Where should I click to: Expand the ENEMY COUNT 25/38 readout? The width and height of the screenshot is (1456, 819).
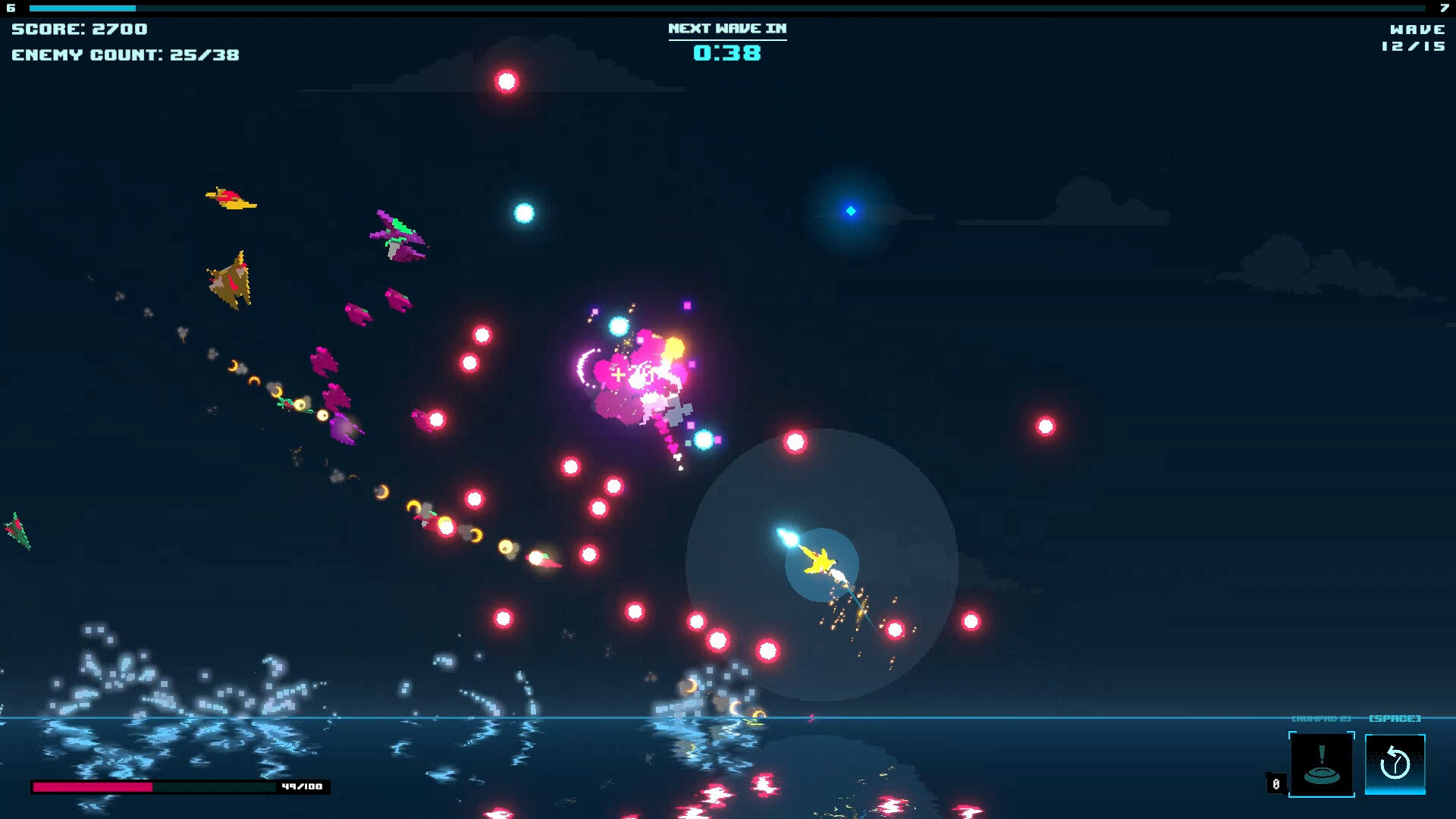coord(124,55)
